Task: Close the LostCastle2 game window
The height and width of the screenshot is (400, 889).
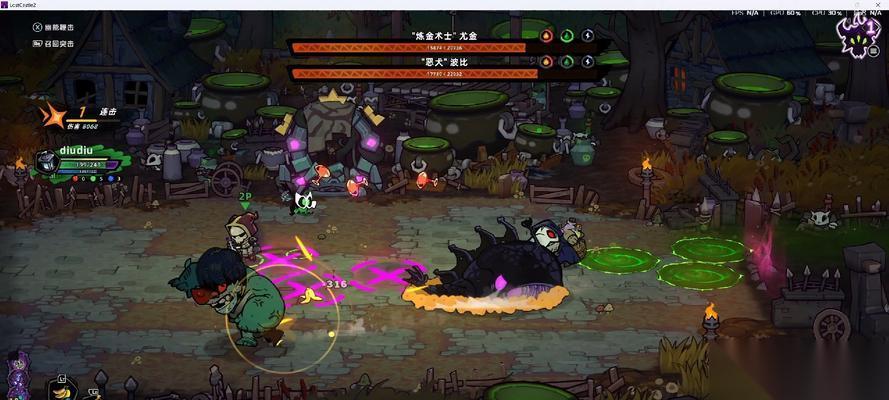Action: [x=876, y=5]
